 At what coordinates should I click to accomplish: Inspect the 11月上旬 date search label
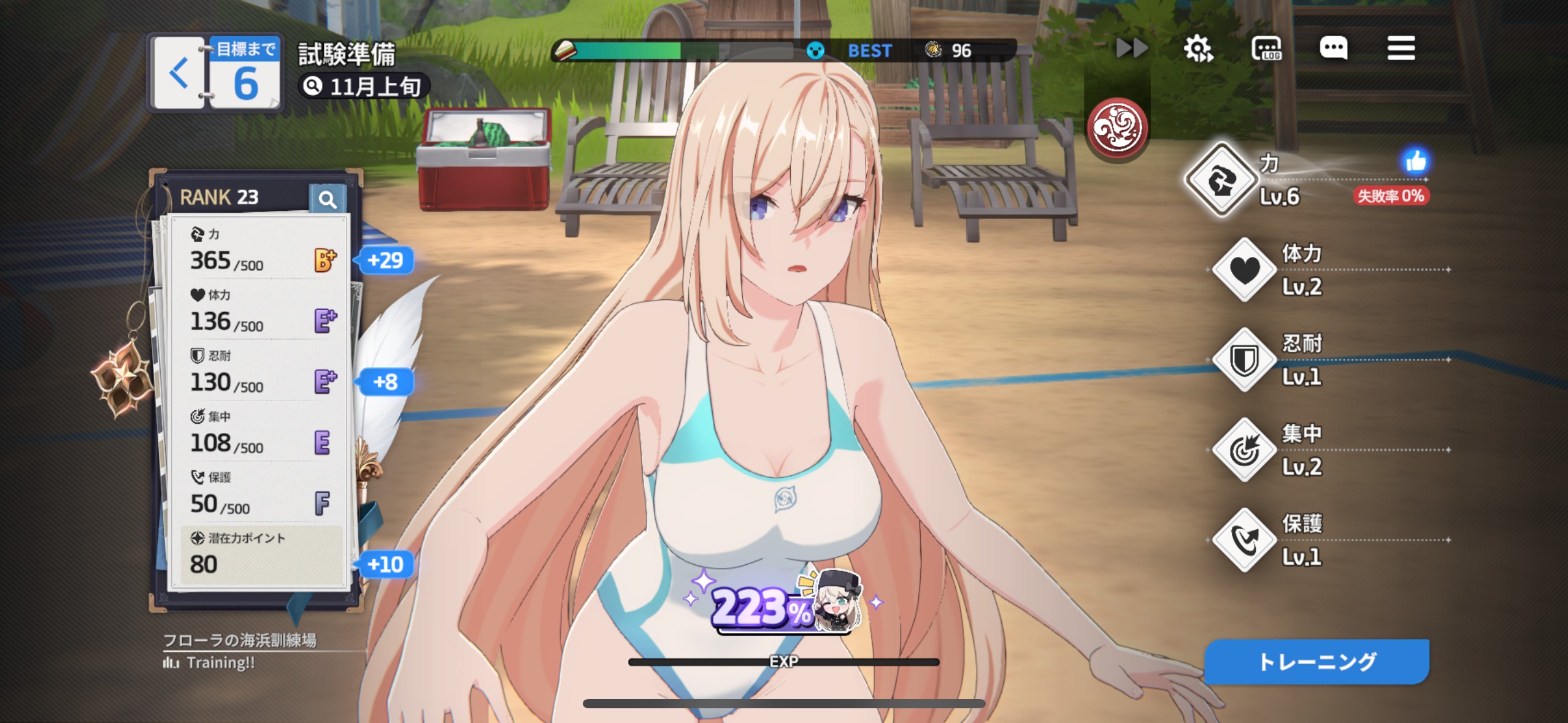coord(364,86)
